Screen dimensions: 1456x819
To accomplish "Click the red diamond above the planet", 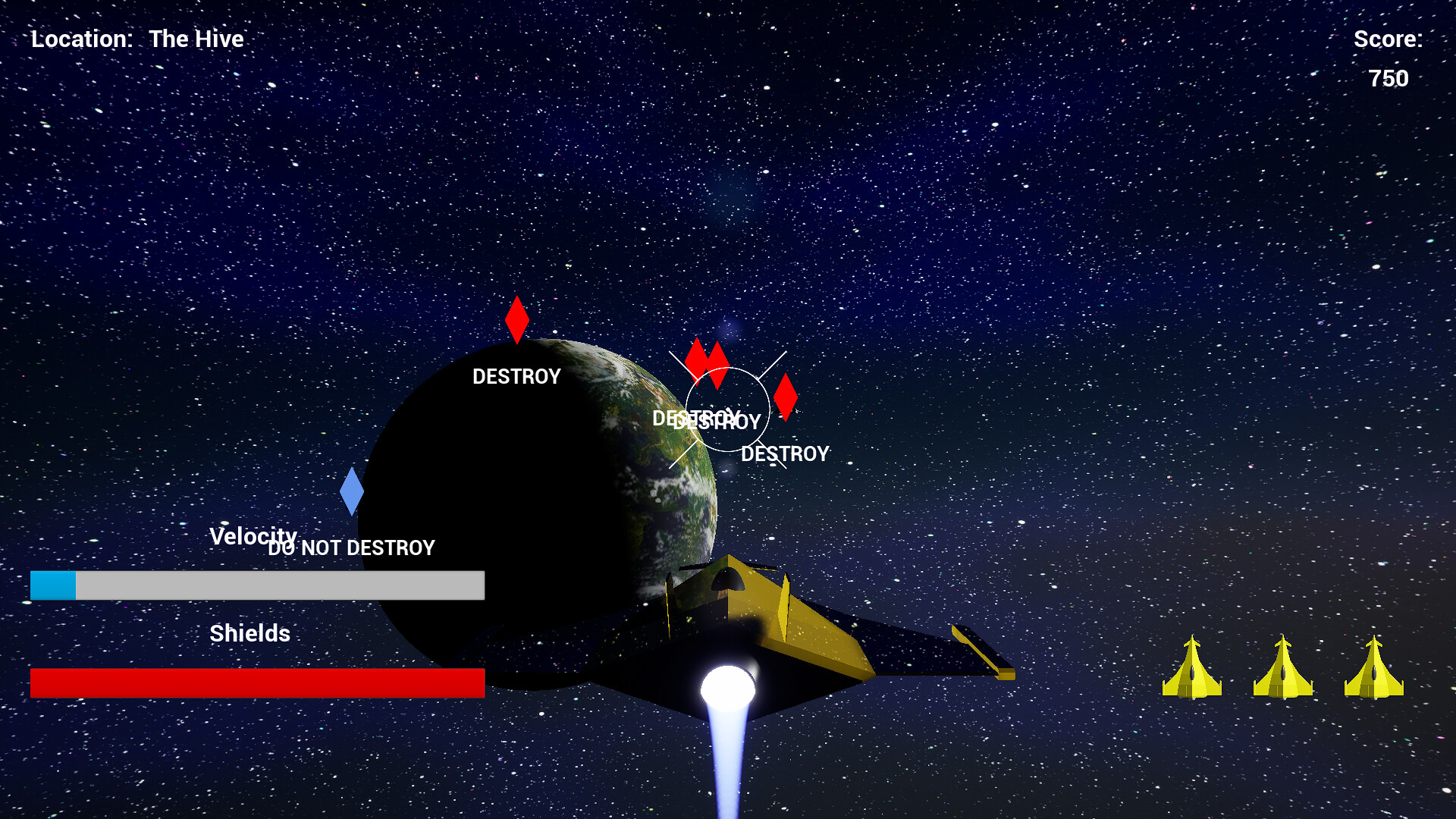I will [517, 318].
